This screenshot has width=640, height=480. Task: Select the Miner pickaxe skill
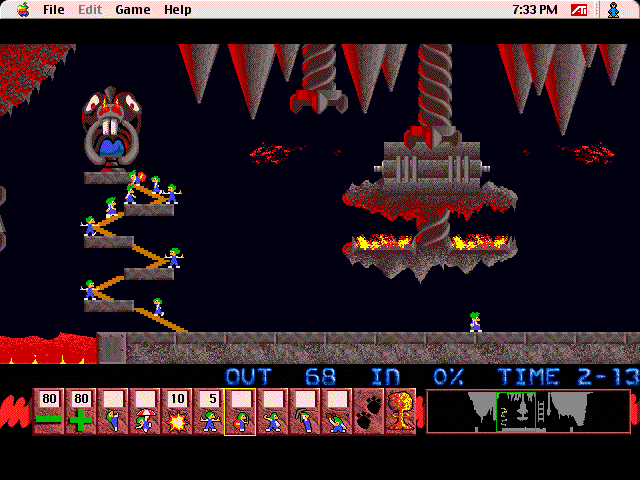(x=305, y=412)
